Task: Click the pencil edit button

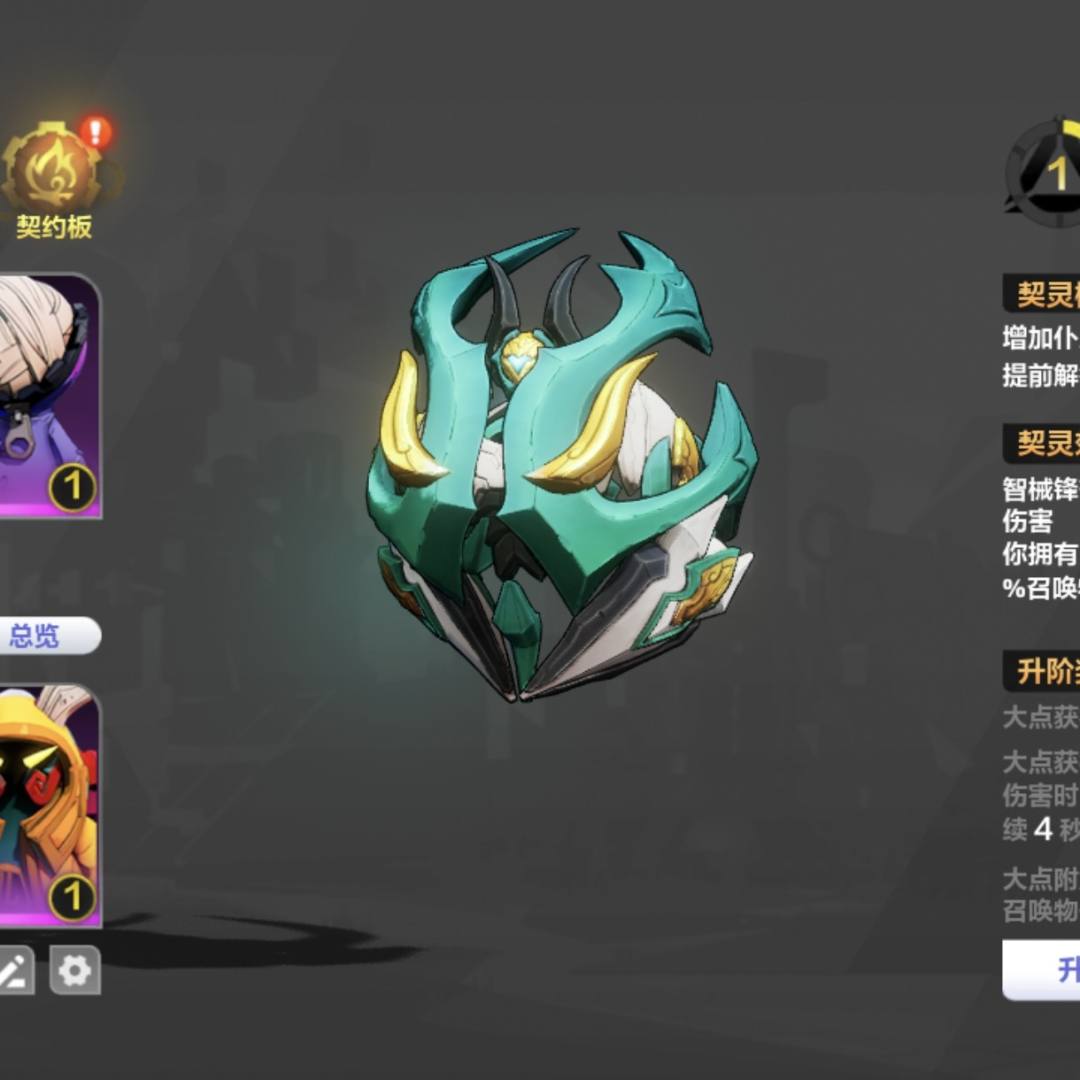Action: [14, 970]
